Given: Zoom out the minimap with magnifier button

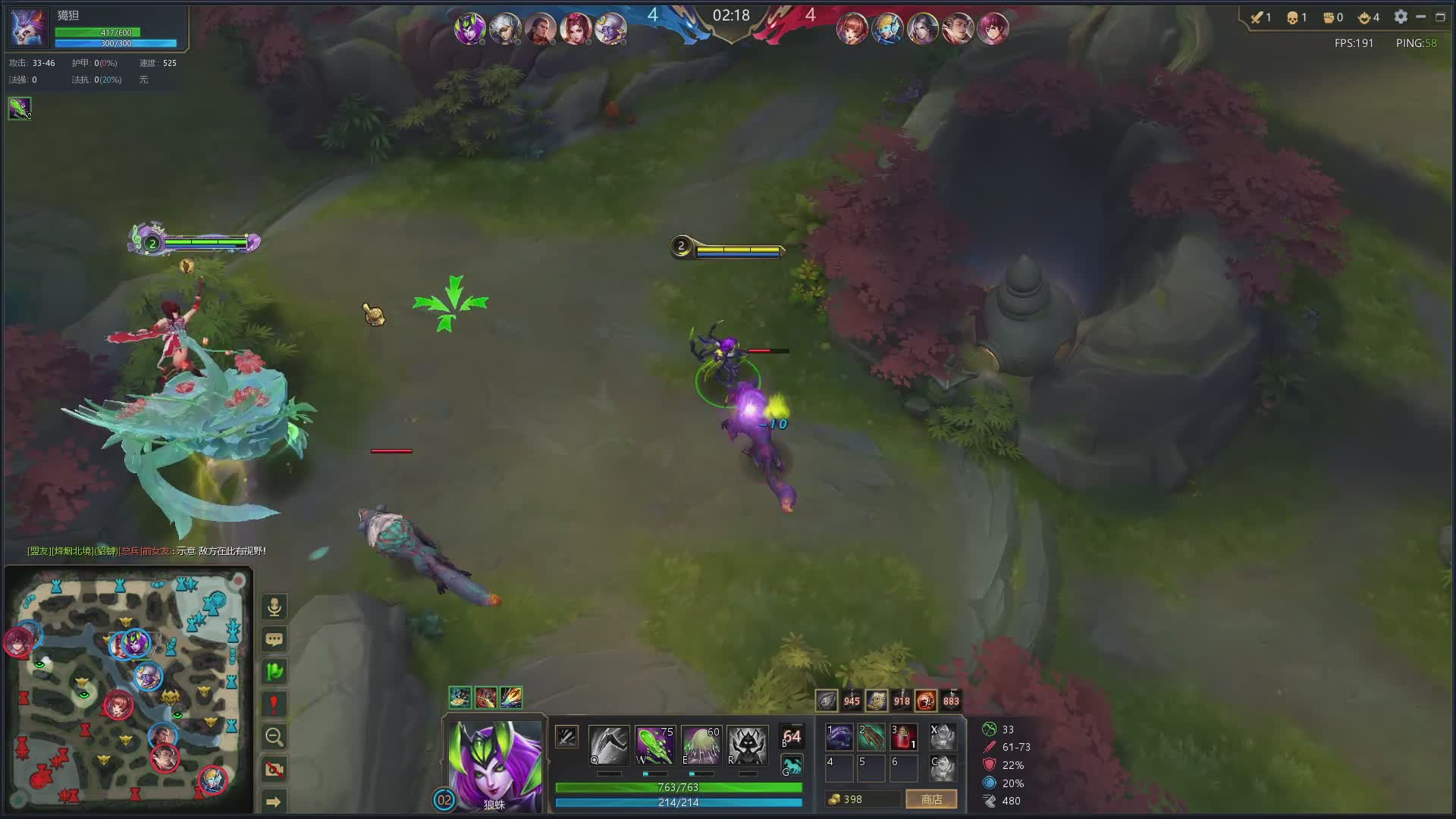Looking at the screenshot, I should 275,736.
